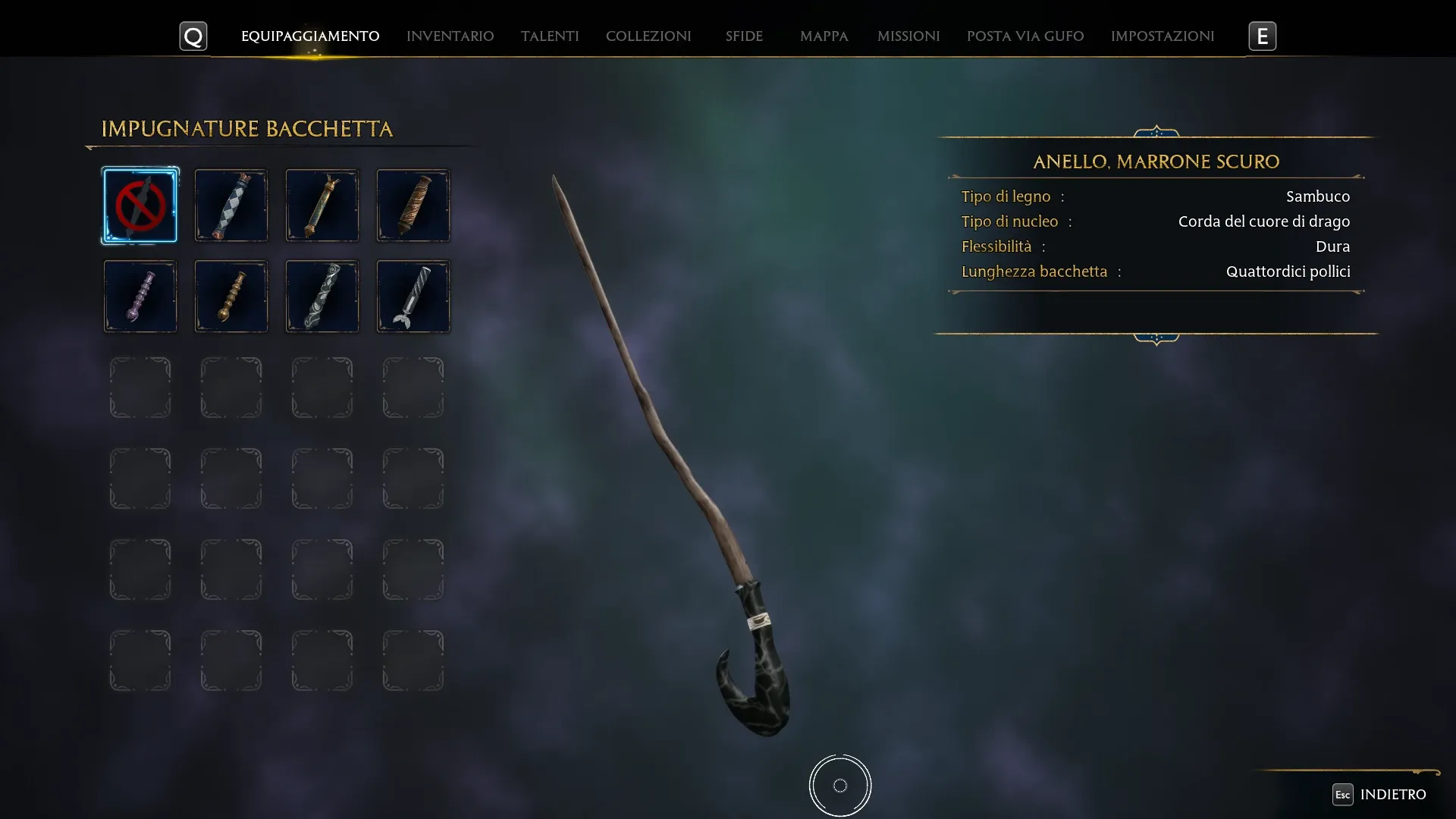Viewport: 1456px width, 819px height.
Task: Equip the silver striped fishtail handle
Action: coord(413,297)
